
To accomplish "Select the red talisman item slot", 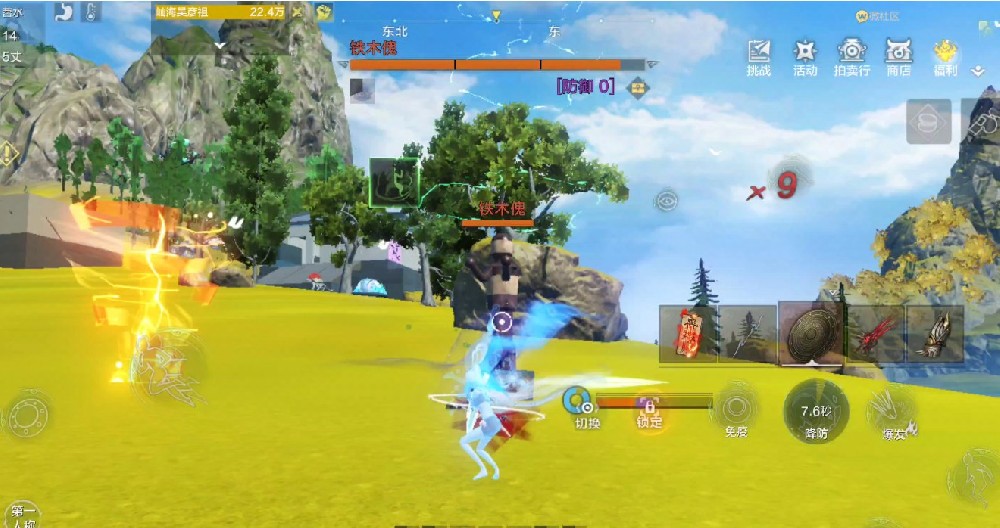I will pyautogui.click(x=688, y=334).
